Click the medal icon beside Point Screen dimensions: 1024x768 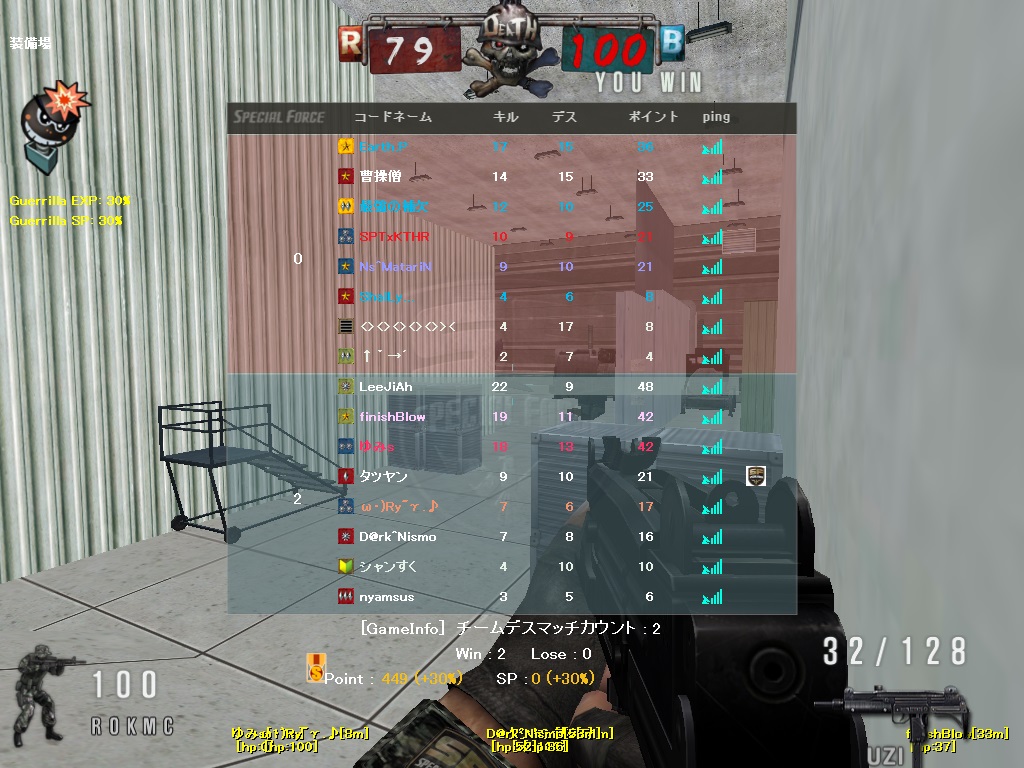point(315,667)
